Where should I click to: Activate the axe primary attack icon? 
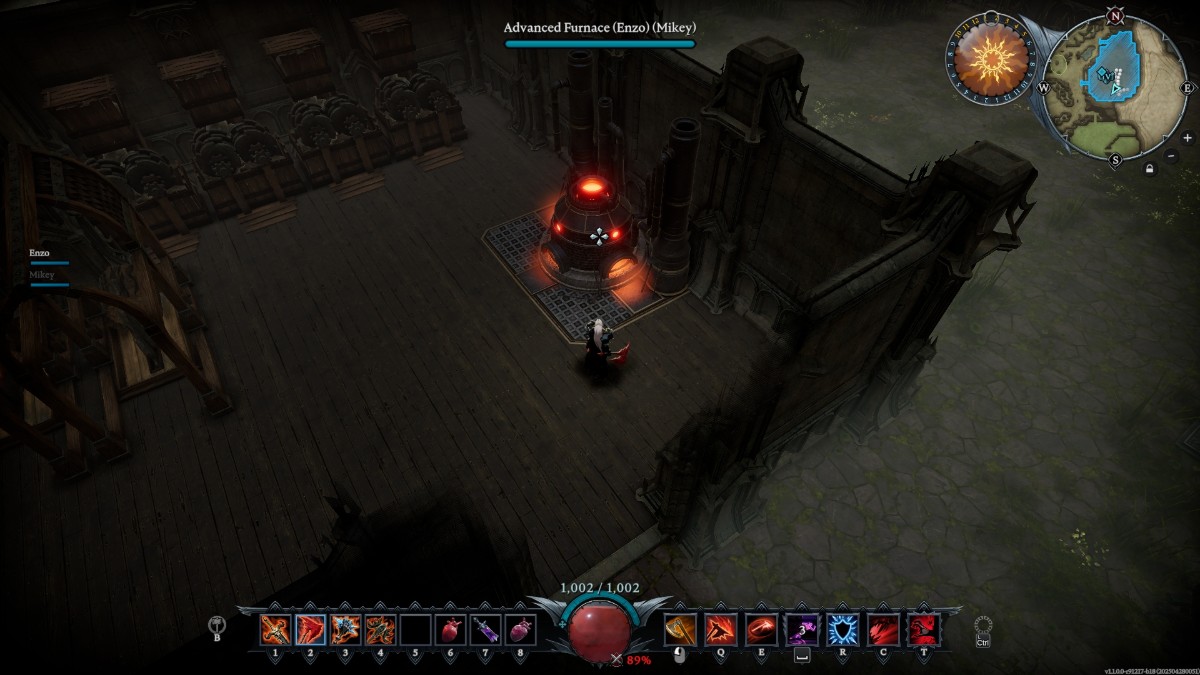click(x=680, y=629)
